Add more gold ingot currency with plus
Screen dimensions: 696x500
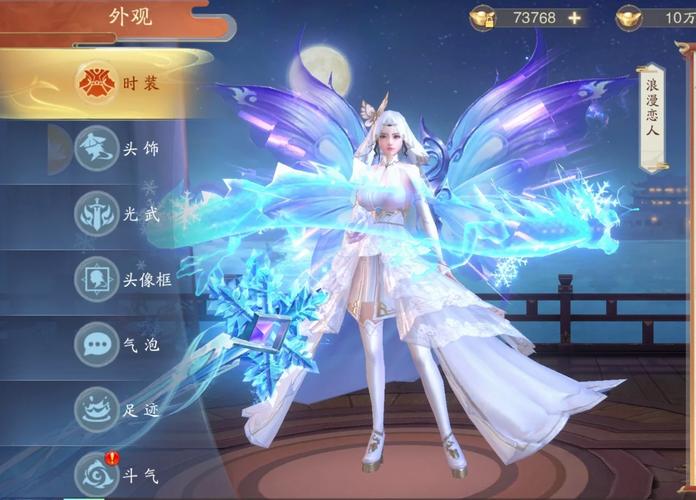click(574, 17)
